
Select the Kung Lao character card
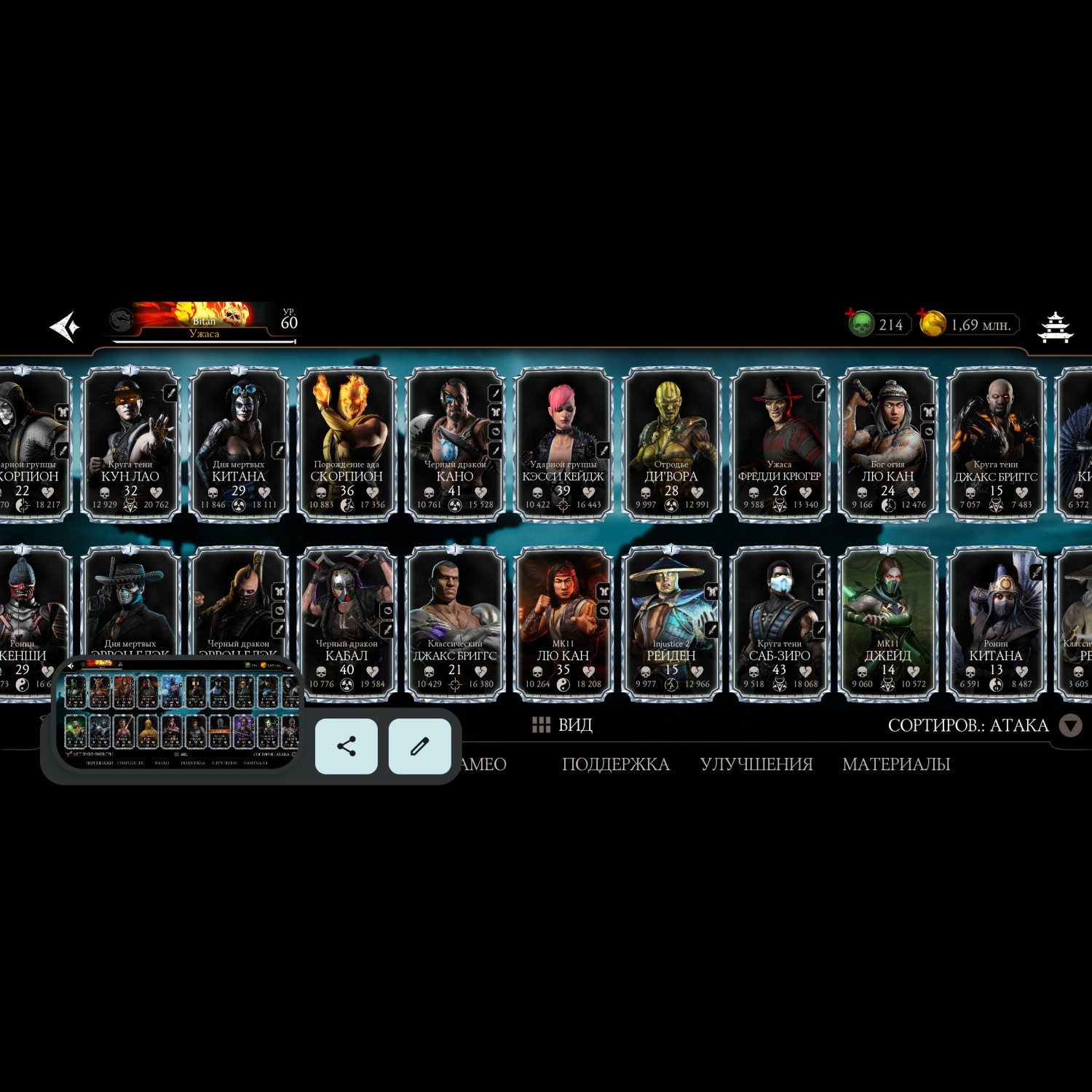click(x=130, y=444)
